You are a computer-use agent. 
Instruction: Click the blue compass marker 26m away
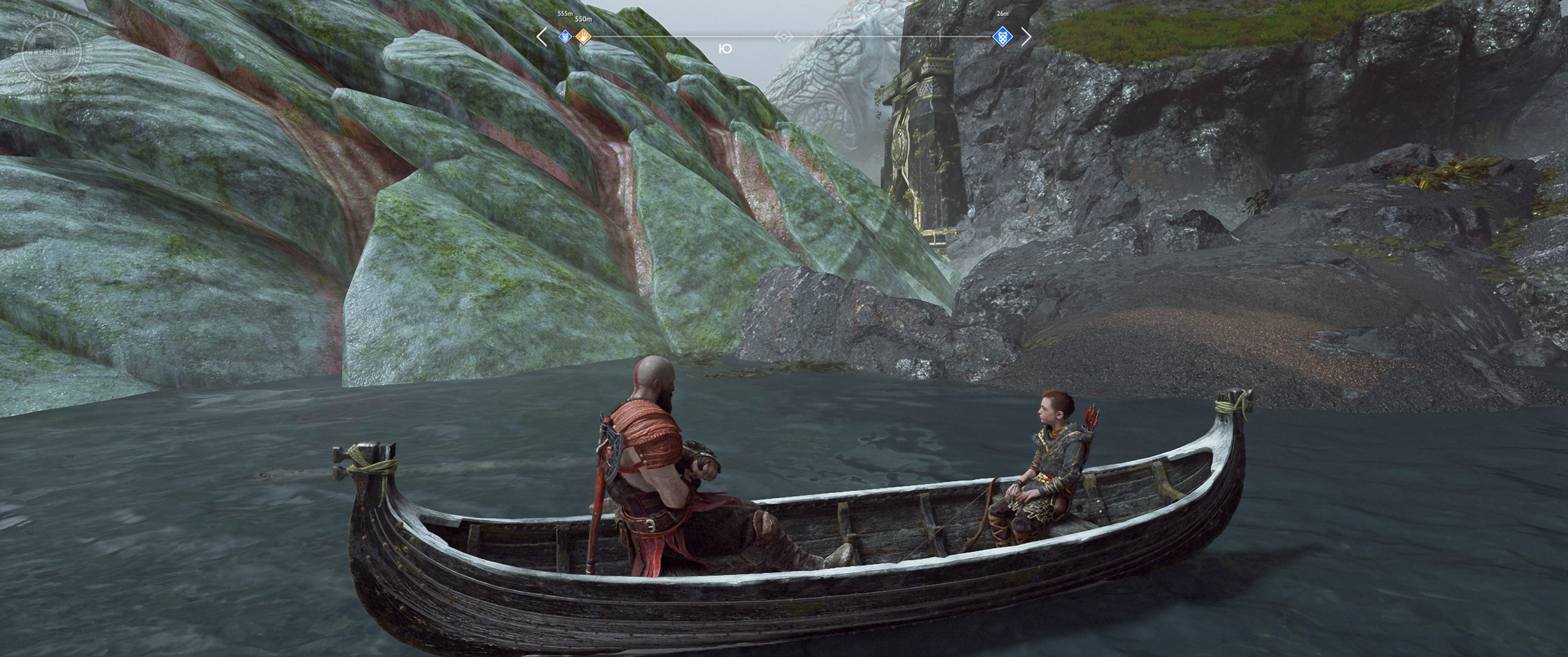[1002, 37]
